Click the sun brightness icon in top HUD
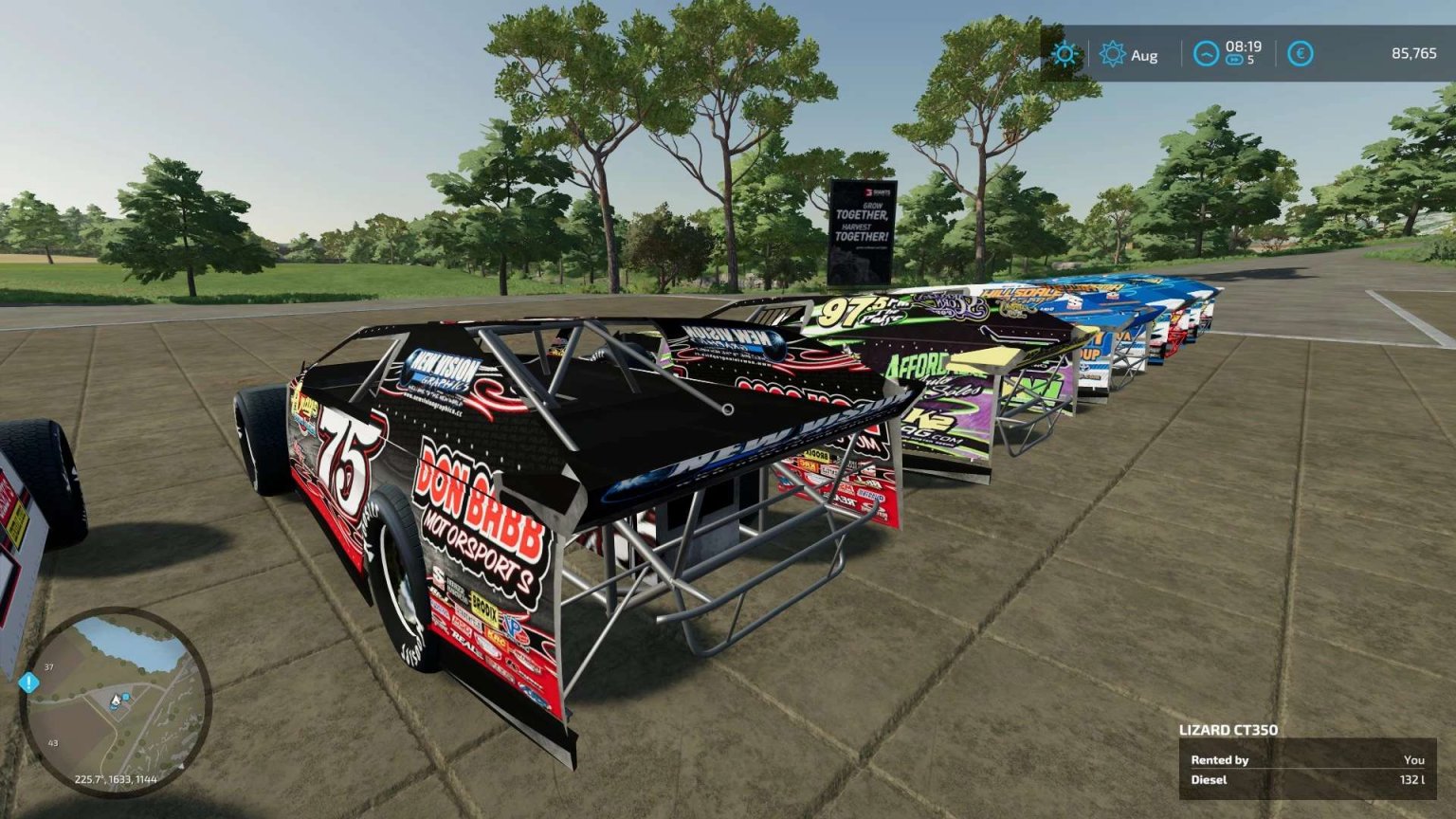 coord(1065,54)
